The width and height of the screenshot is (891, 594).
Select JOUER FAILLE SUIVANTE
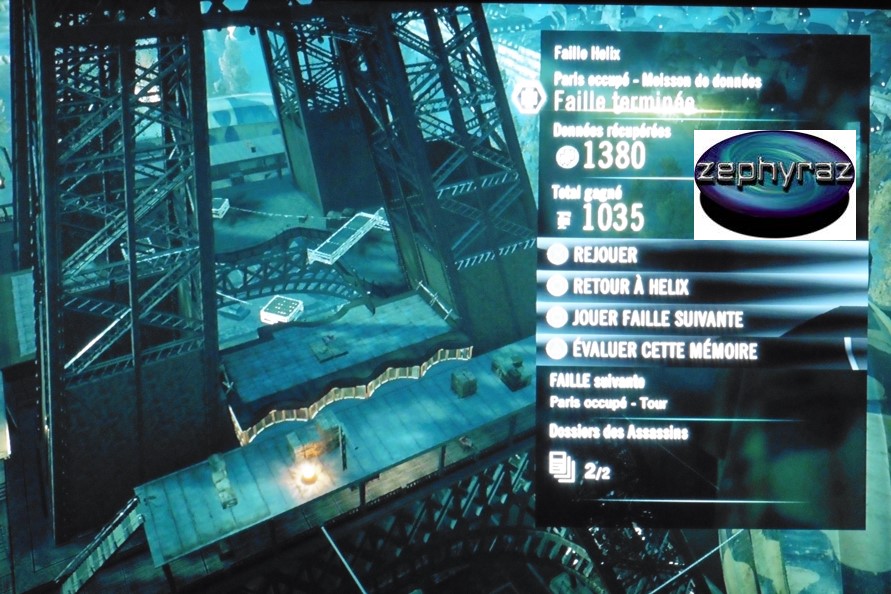658,319
